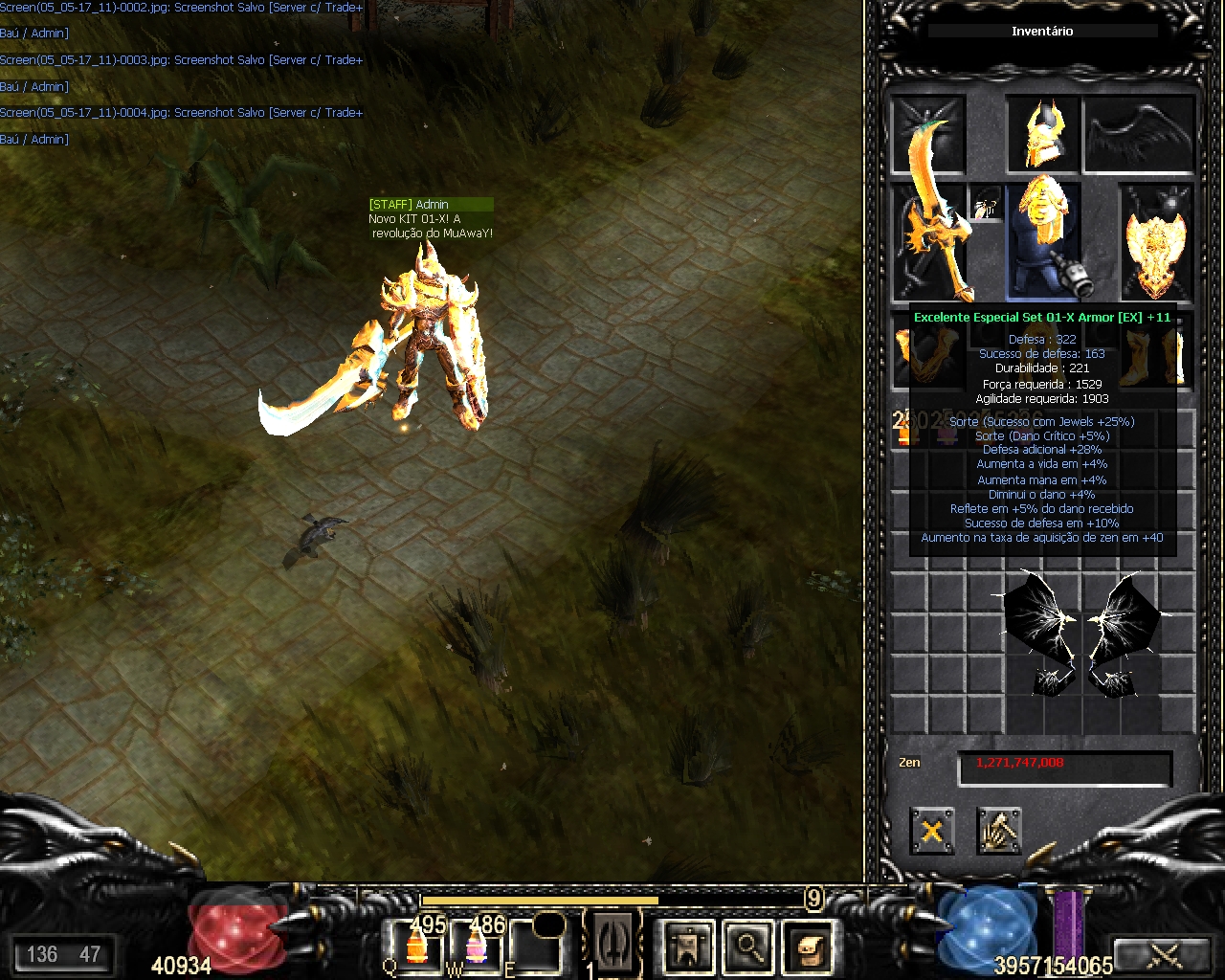This screenshot has height=980, width=1225.
Task: Use the pink potion in the W slot
Action: [x=476, y=946]
